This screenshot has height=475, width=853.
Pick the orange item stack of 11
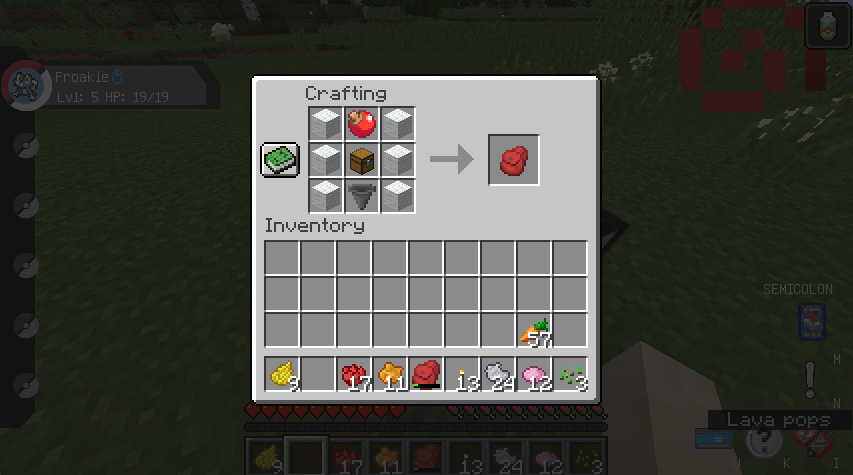pos(390,374)
